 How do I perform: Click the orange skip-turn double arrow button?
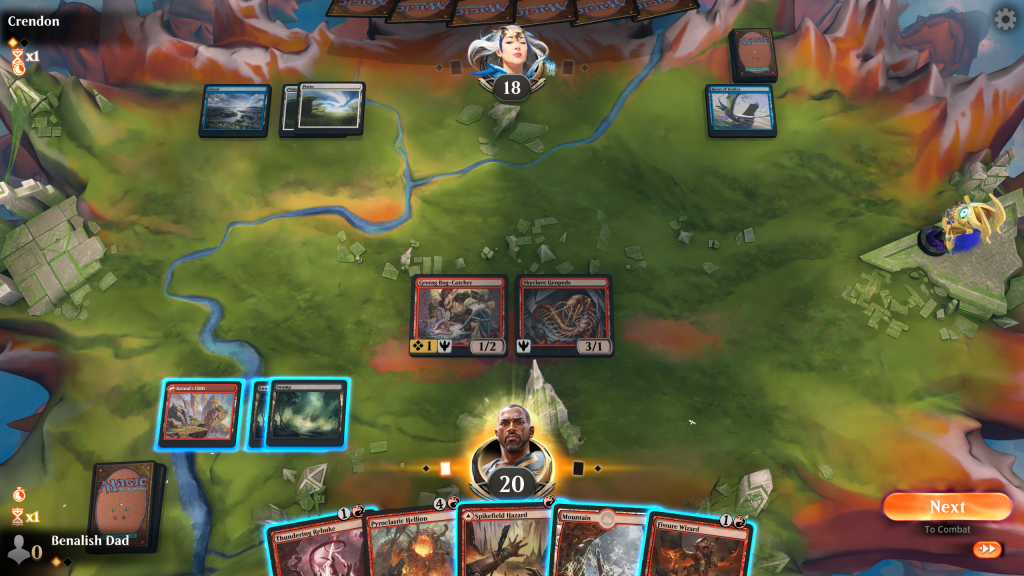point(986,549)
